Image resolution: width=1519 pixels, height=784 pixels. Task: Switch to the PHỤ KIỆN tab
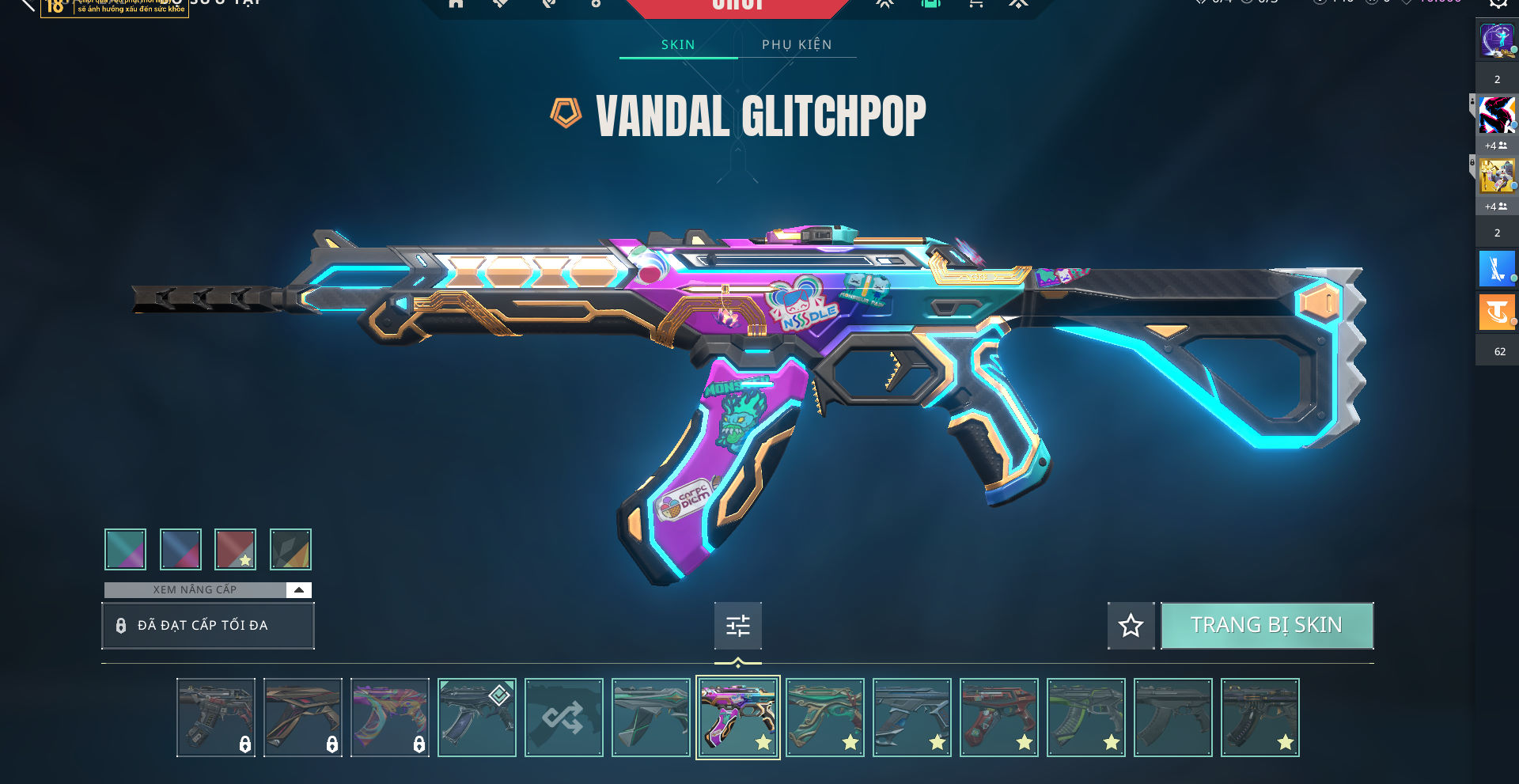[x=797, y=44]
